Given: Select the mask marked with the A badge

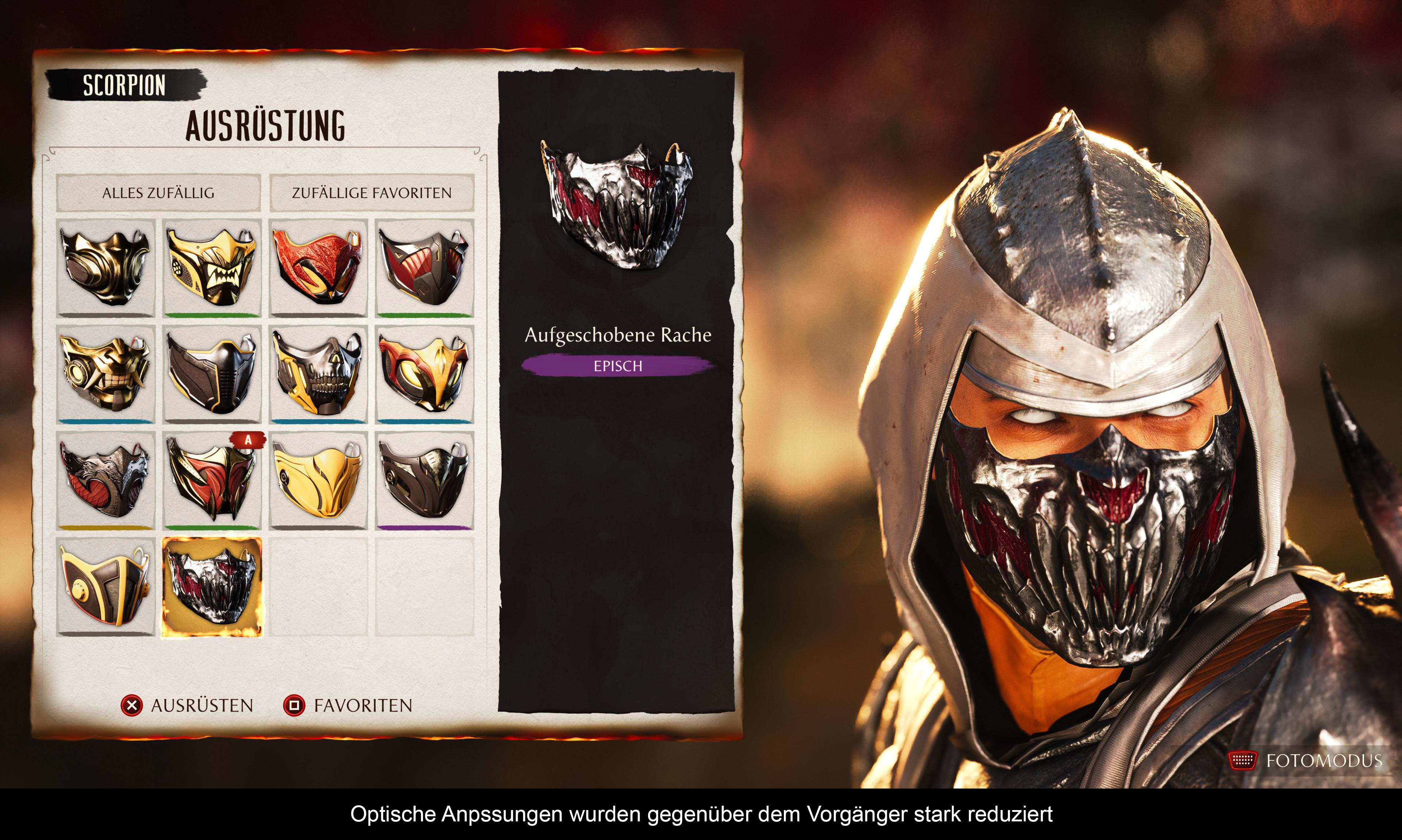Looking at the screenshot, I should [x=212, y=480].
